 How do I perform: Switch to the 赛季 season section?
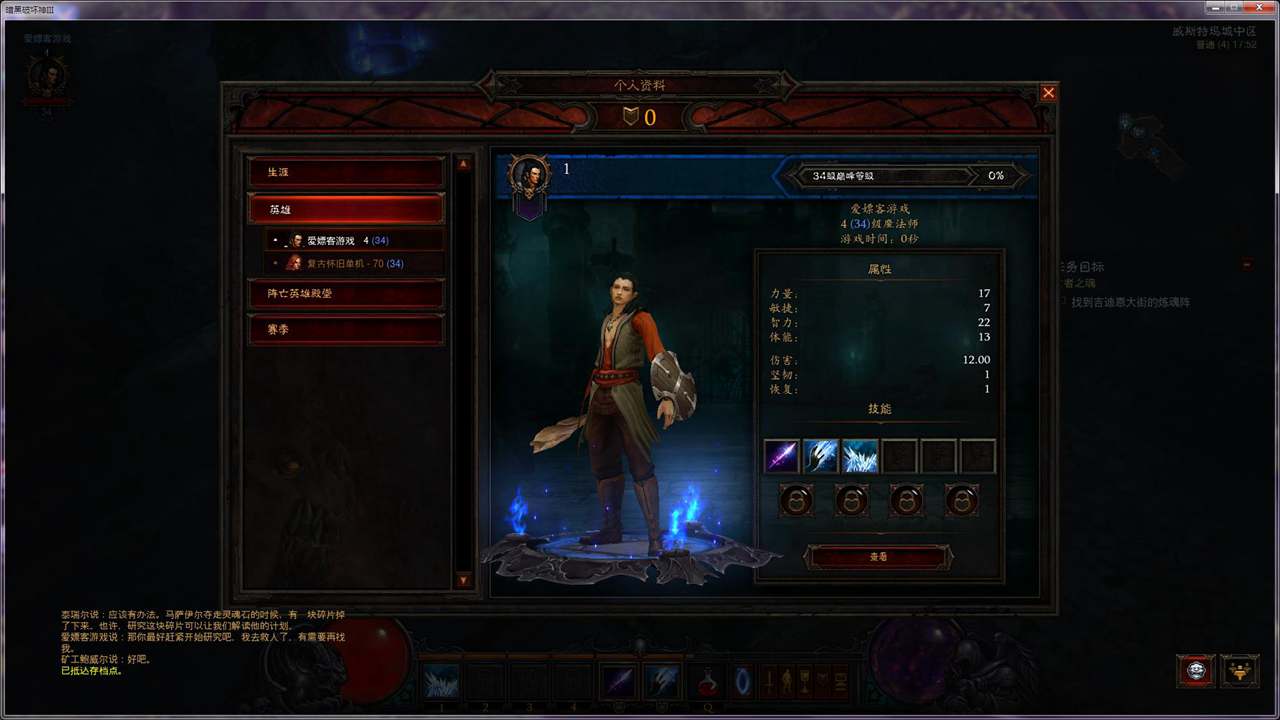[x=346, y=329]
